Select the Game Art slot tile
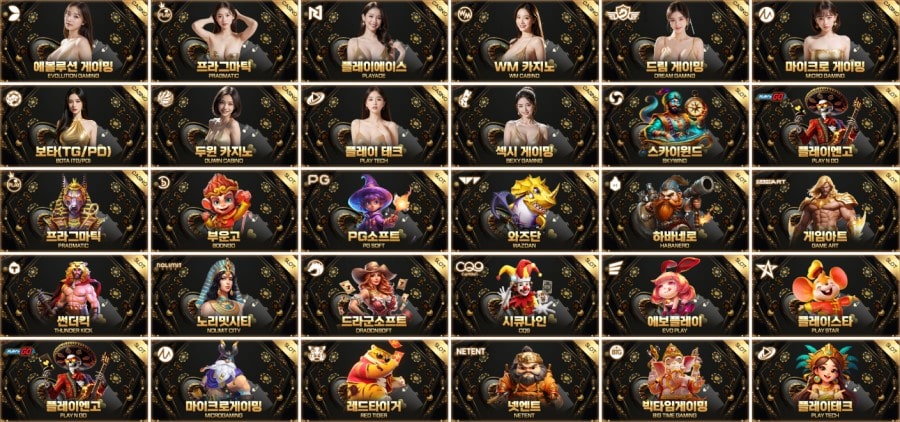The image size is (900, 422). tap(825, 210)
